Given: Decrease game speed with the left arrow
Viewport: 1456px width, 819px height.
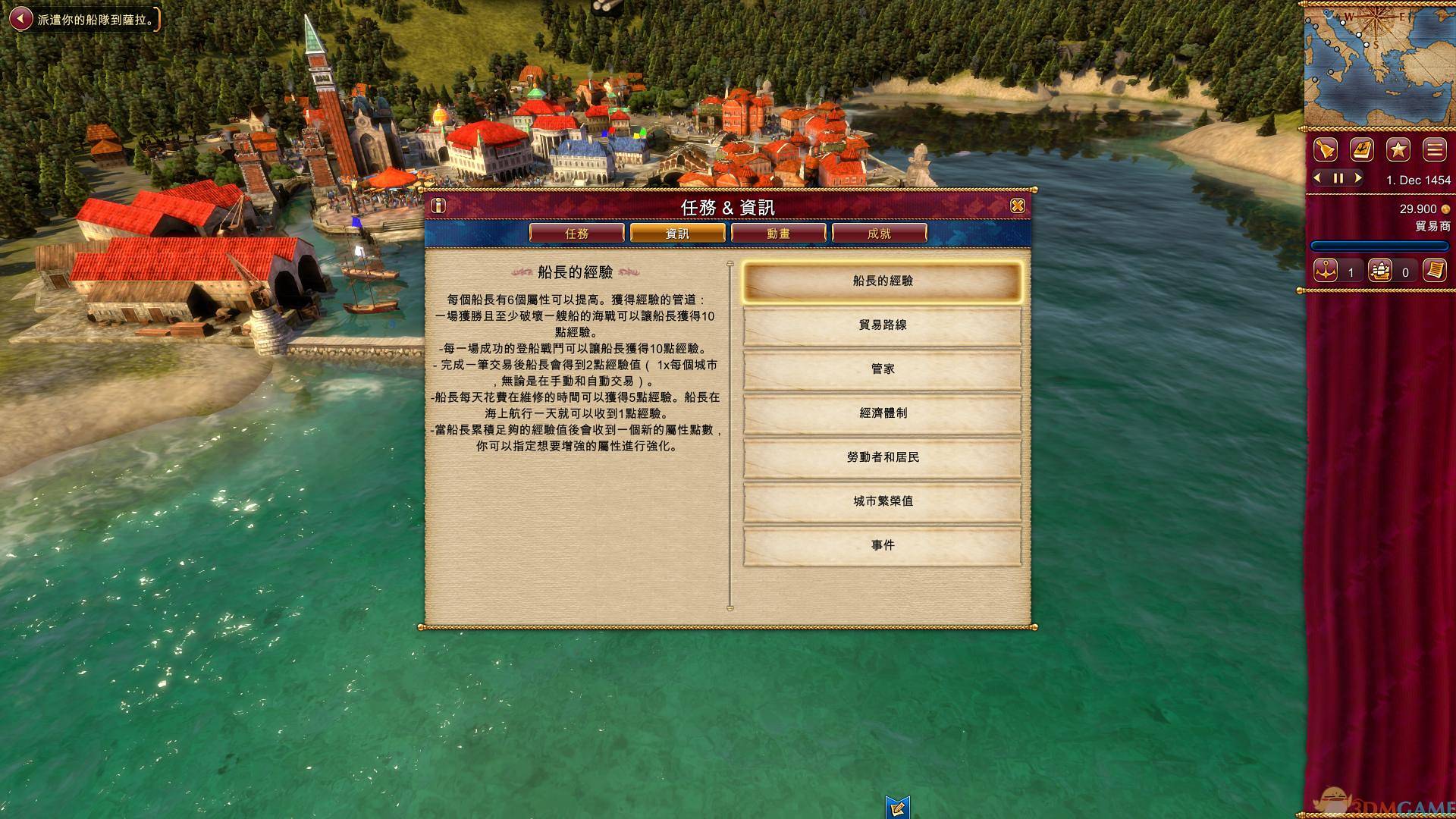Looking at the screenshot, I should pos(1316,178).
